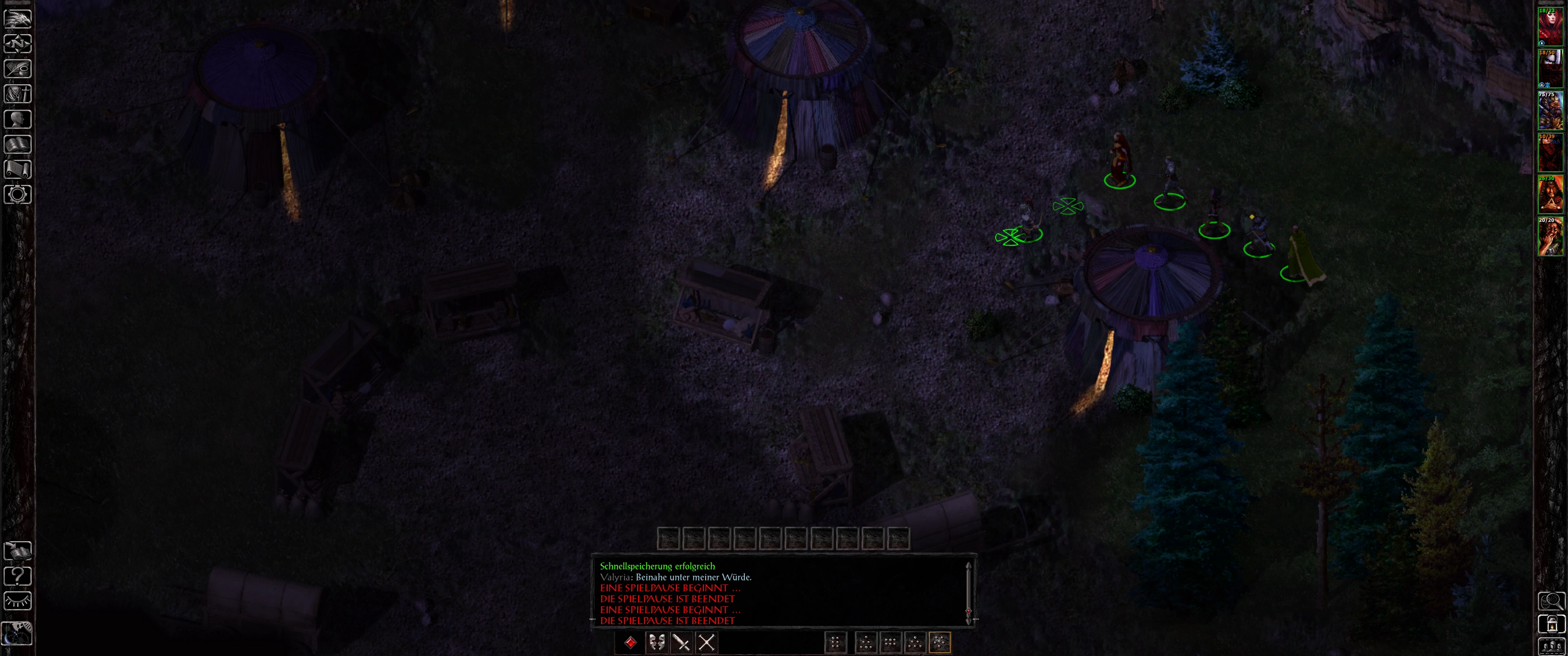
Task: Select the hooded man portrait with 26/30 HP
Action: [x=1550, y=194]
